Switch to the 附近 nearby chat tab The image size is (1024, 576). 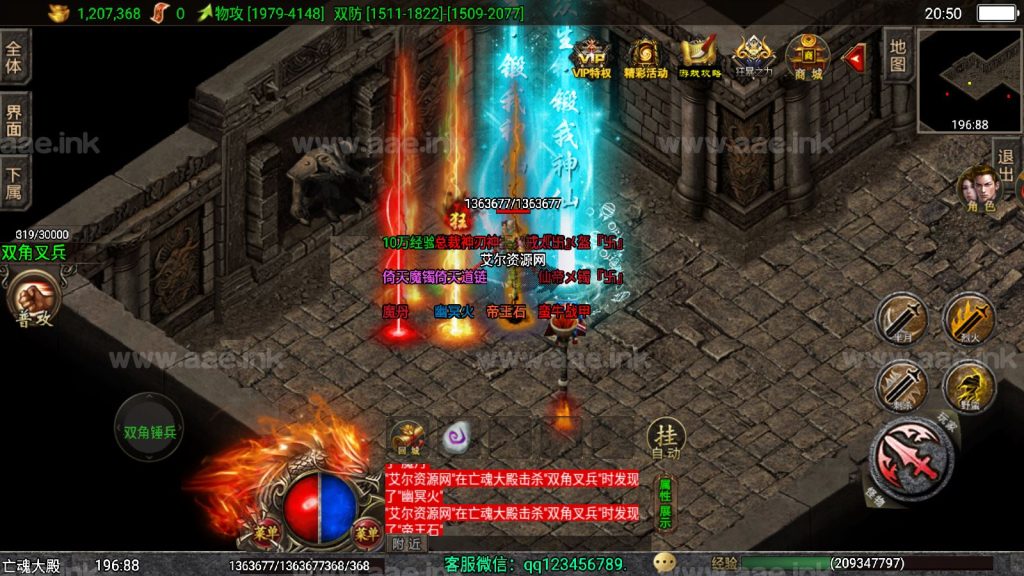coord(407,544)
